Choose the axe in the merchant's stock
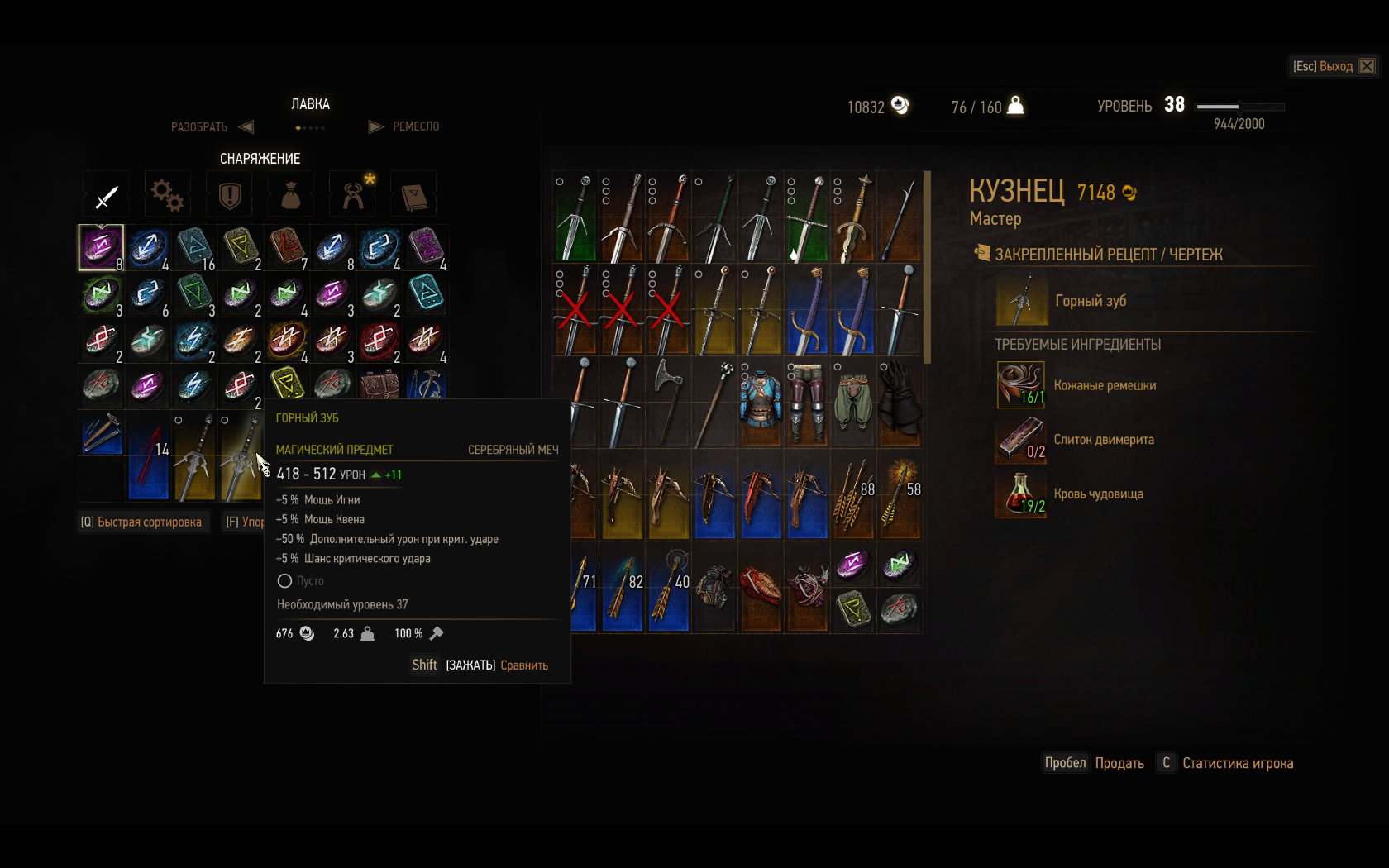The width and height of the screenshot is (1389, 868). (668, 403)
